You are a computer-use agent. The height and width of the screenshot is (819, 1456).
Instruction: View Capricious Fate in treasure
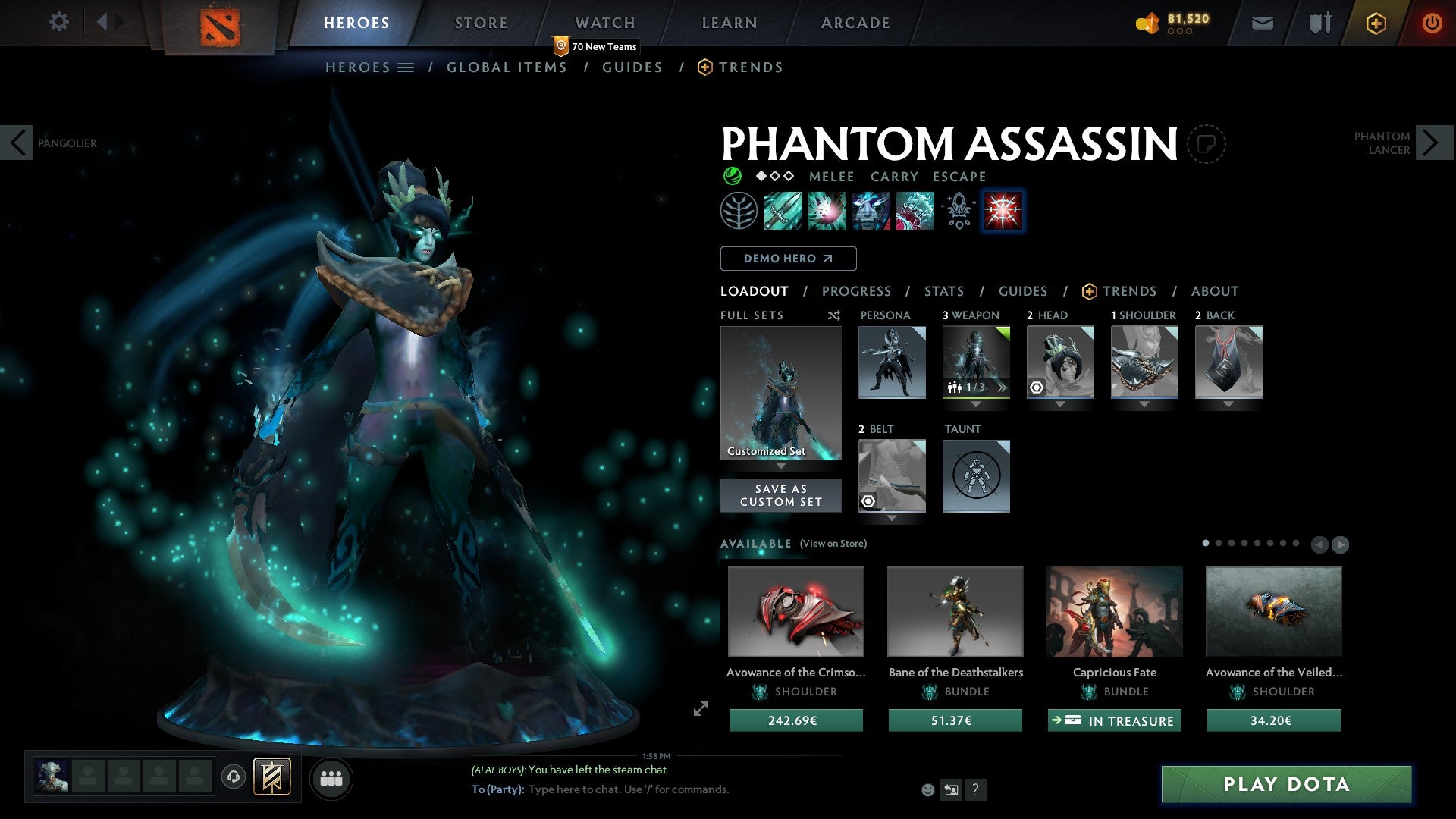pyautogui.click(x=1114, y=720)
